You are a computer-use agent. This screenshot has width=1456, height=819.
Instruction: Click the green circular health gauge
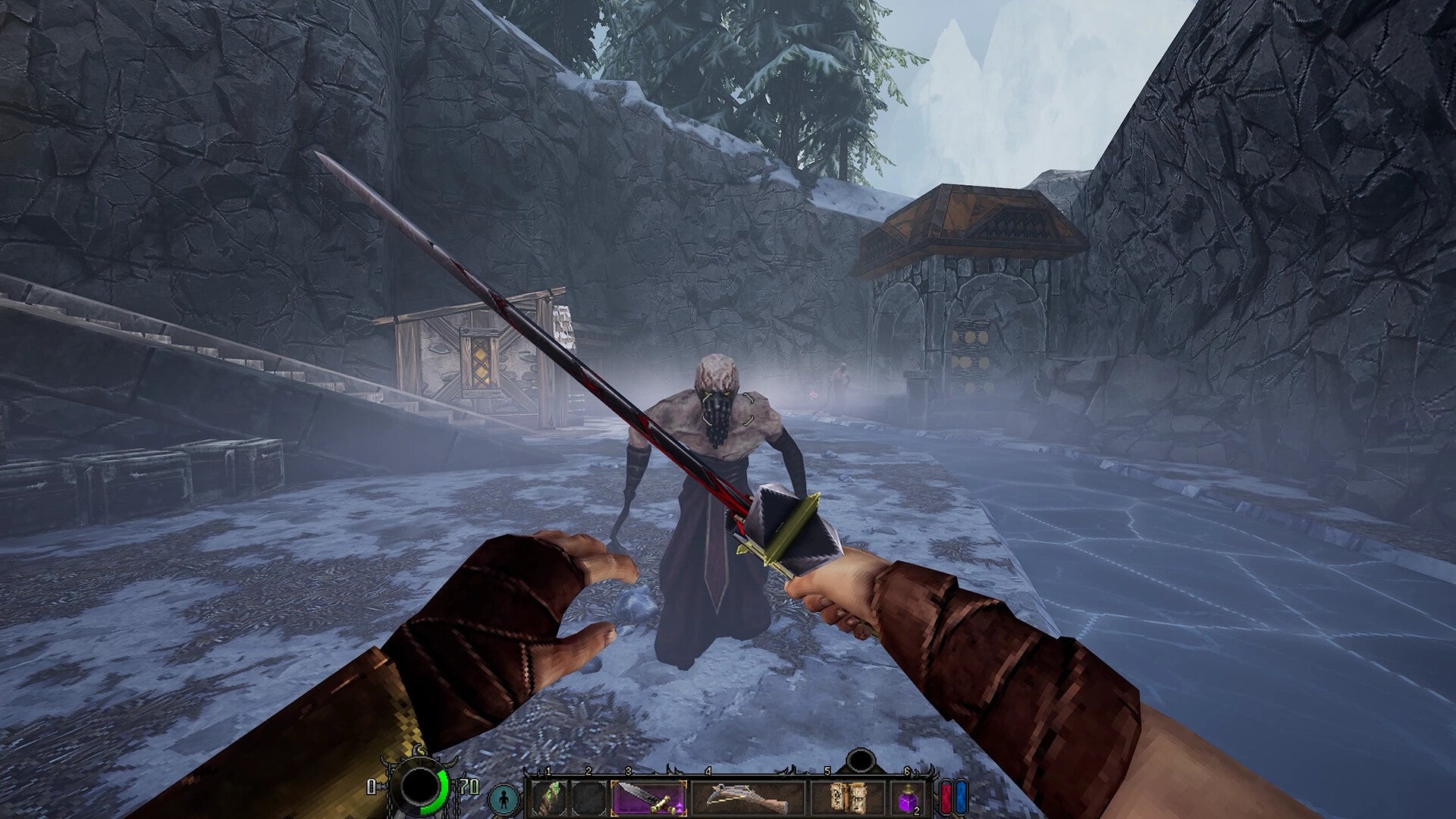(x=444, y=789)
